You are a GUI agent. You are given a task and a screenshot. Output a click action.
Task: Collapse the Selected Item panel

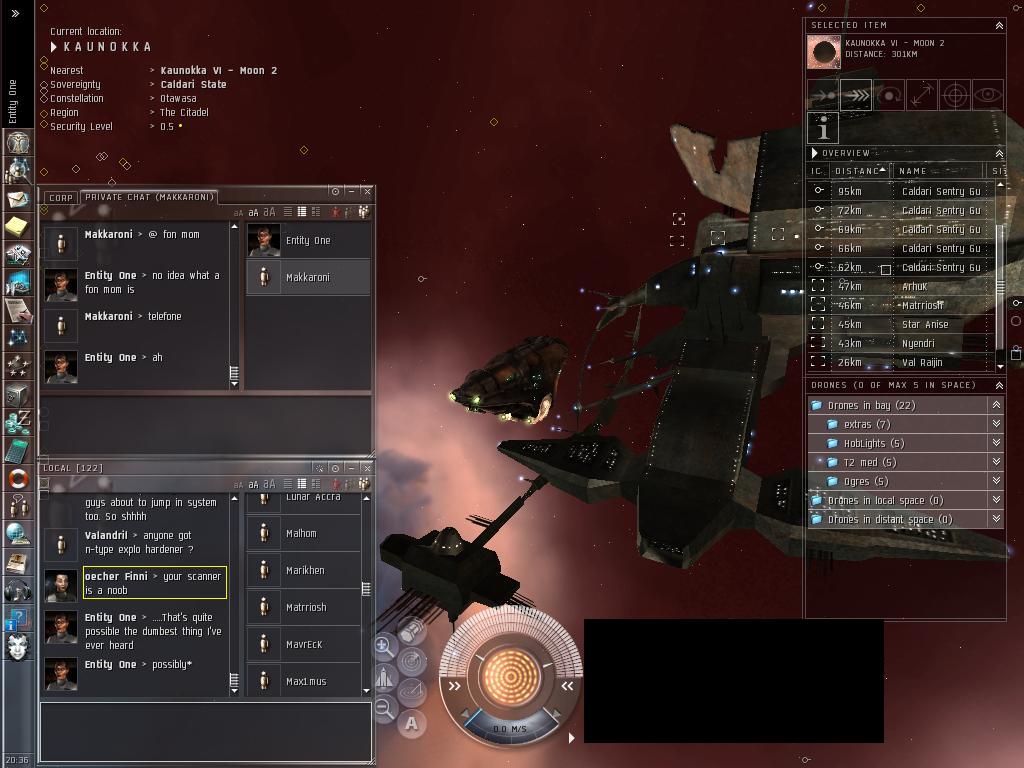998,25
